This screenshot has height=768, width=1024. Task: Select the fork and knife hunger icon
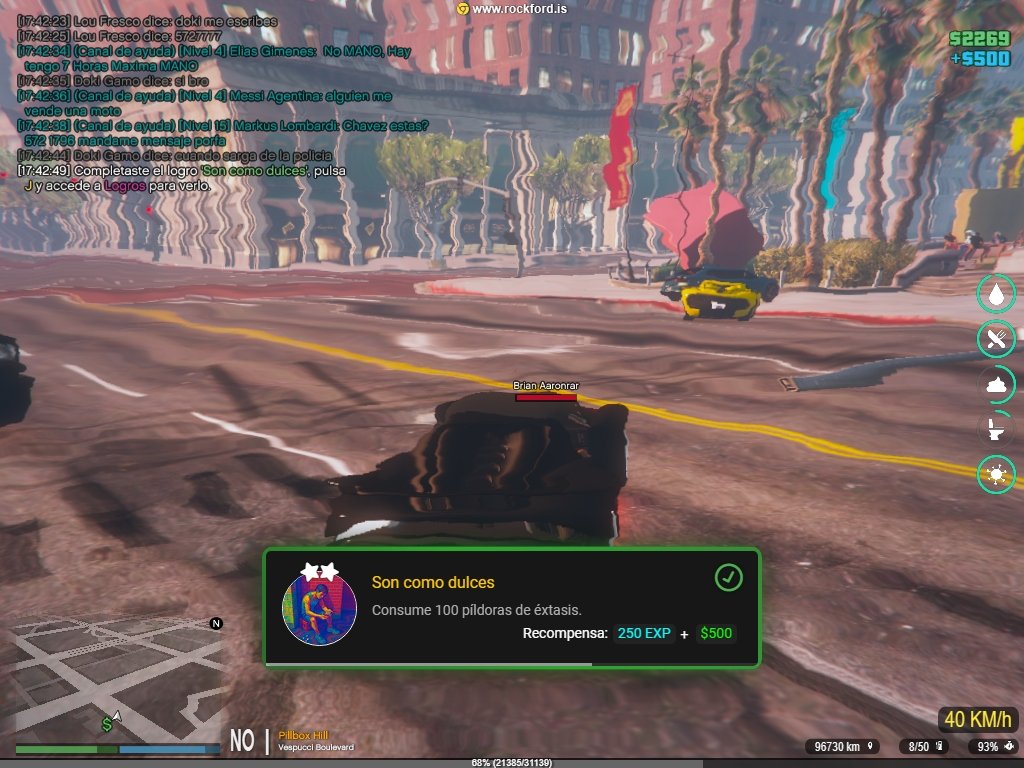pyautogui.click(x=996, y=339)
